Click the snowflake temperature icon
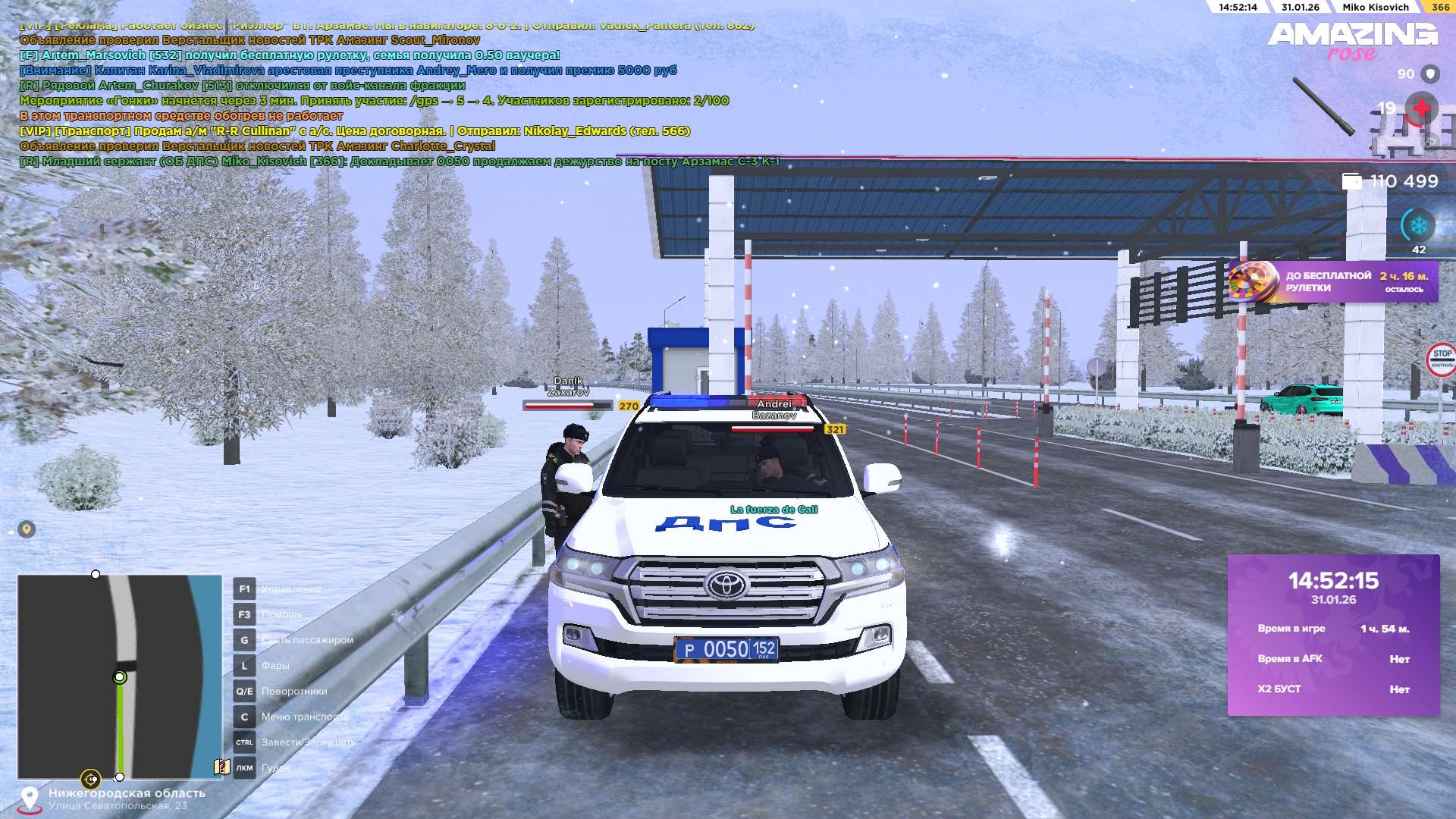This screenshot has width=1456, height=819. pyautogui.click(x=1418, y=226)
